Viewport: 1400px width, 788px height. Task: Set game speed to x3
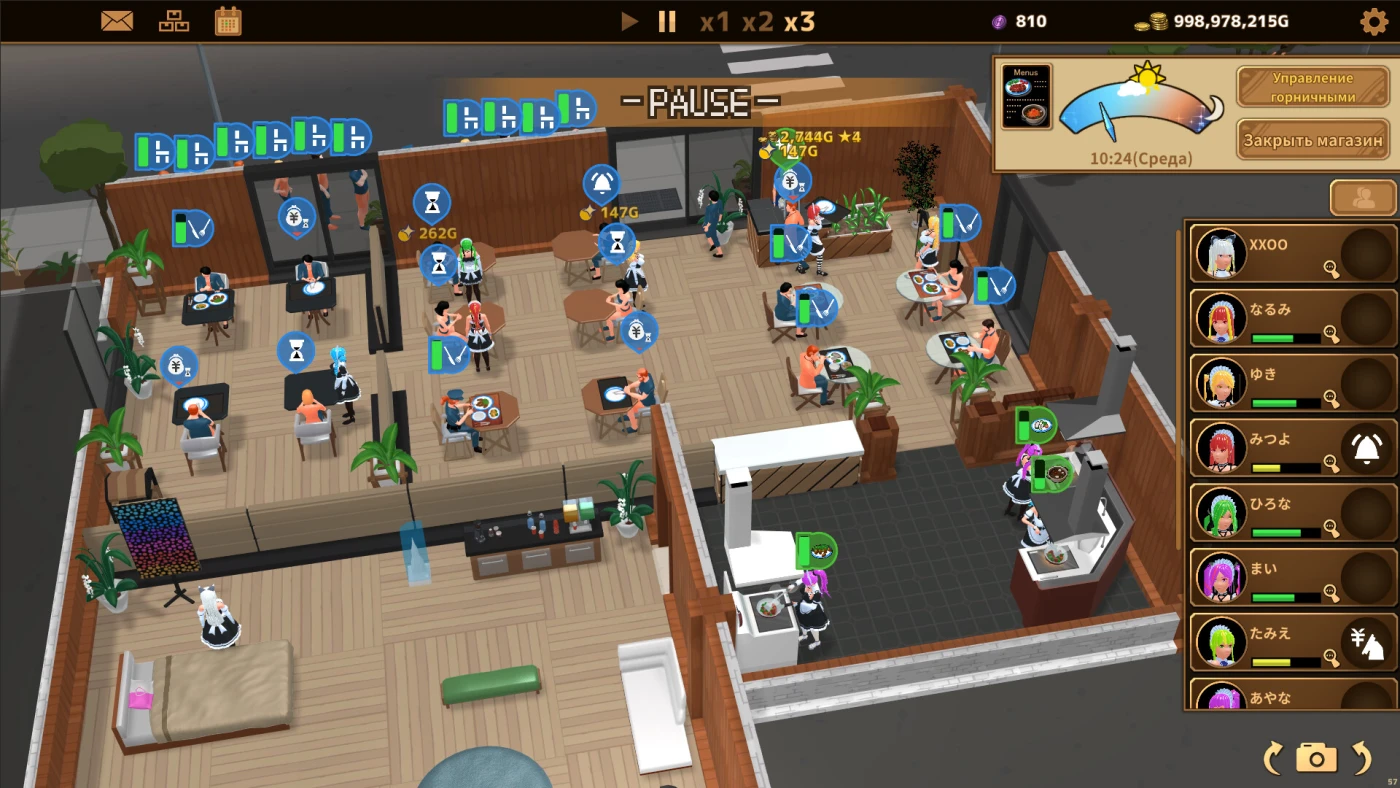799,21
